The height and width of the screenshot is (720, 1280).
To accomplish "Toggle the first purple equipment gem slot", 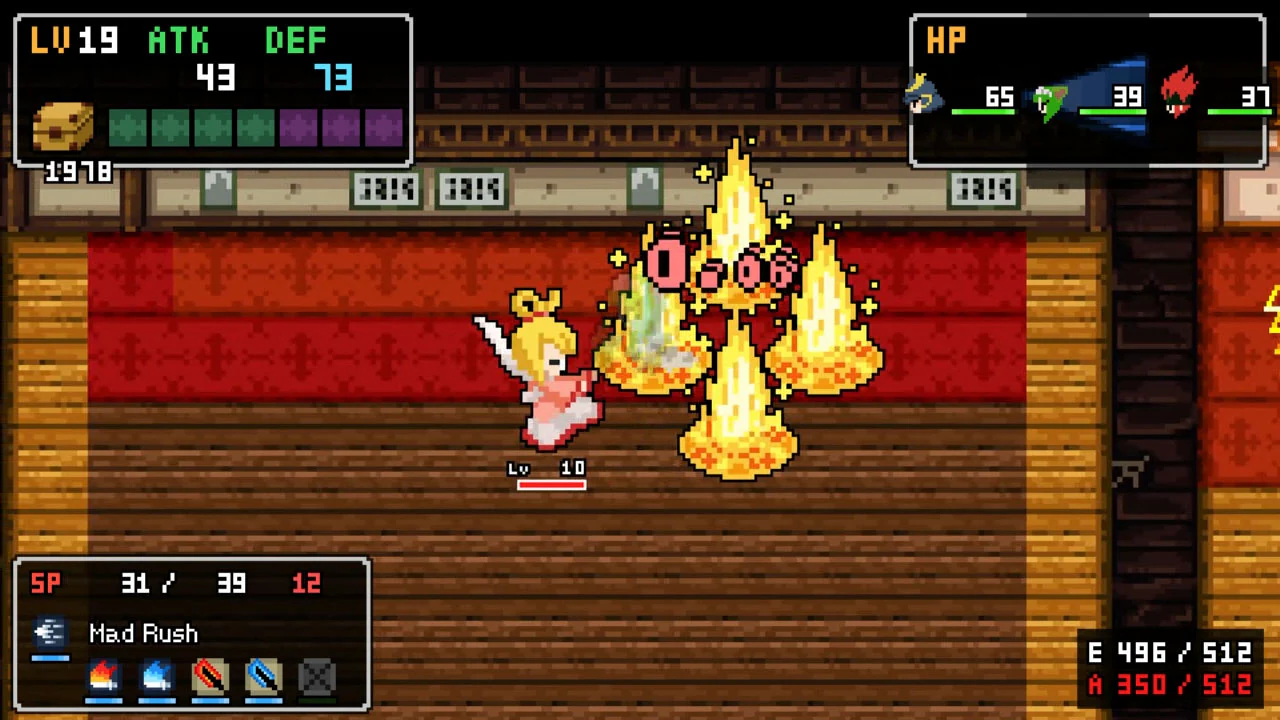I will click(x=298, y=125).
